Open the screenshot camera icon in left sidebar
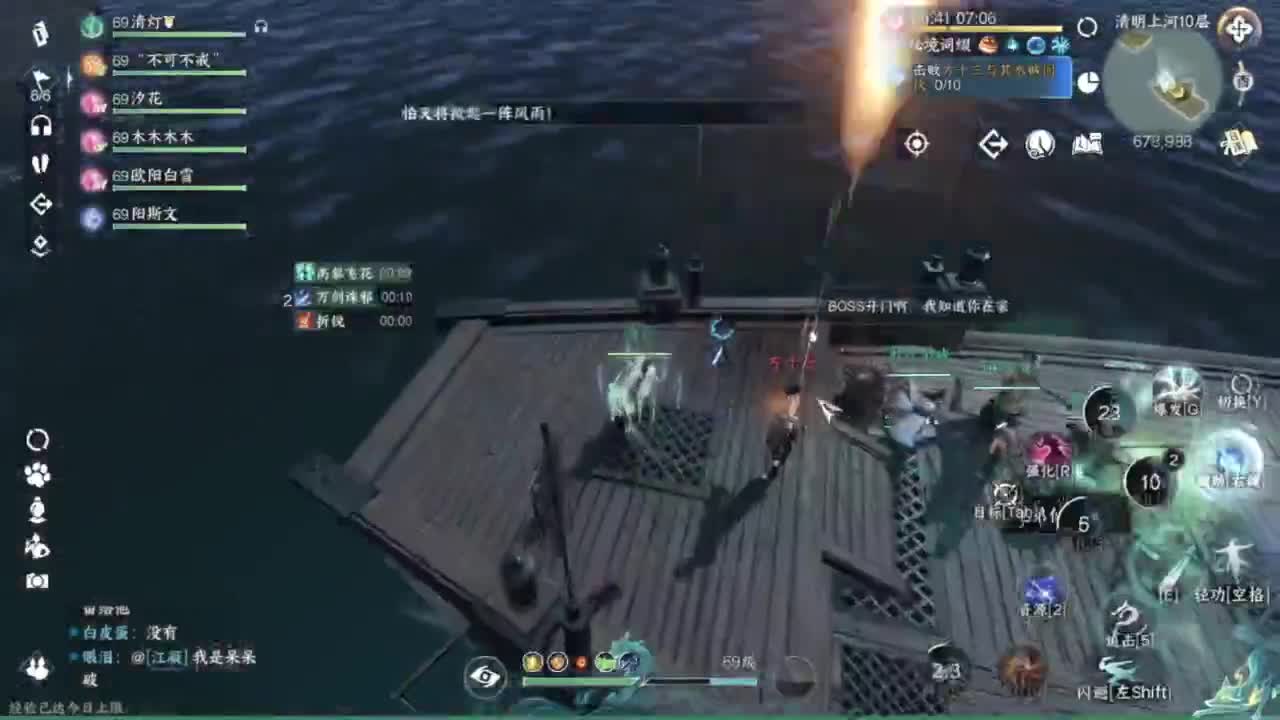1280x720 pixels. [37, 580]
